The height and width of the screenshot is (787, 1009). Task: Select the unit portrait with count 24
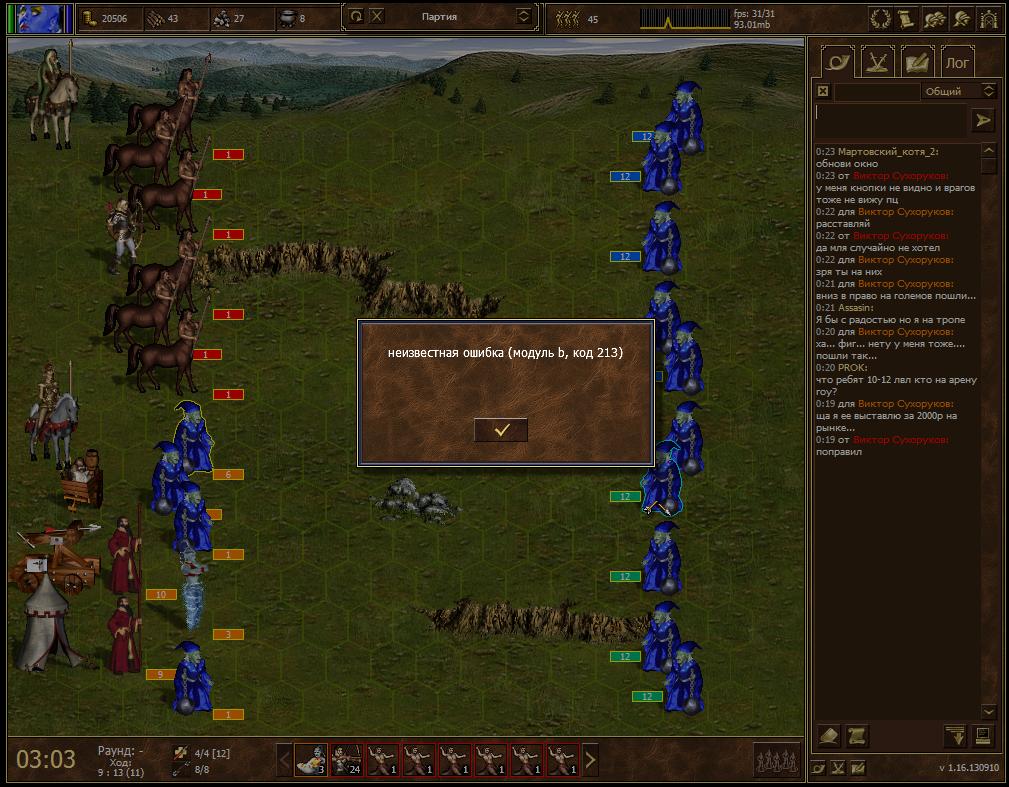pos(346,760)
